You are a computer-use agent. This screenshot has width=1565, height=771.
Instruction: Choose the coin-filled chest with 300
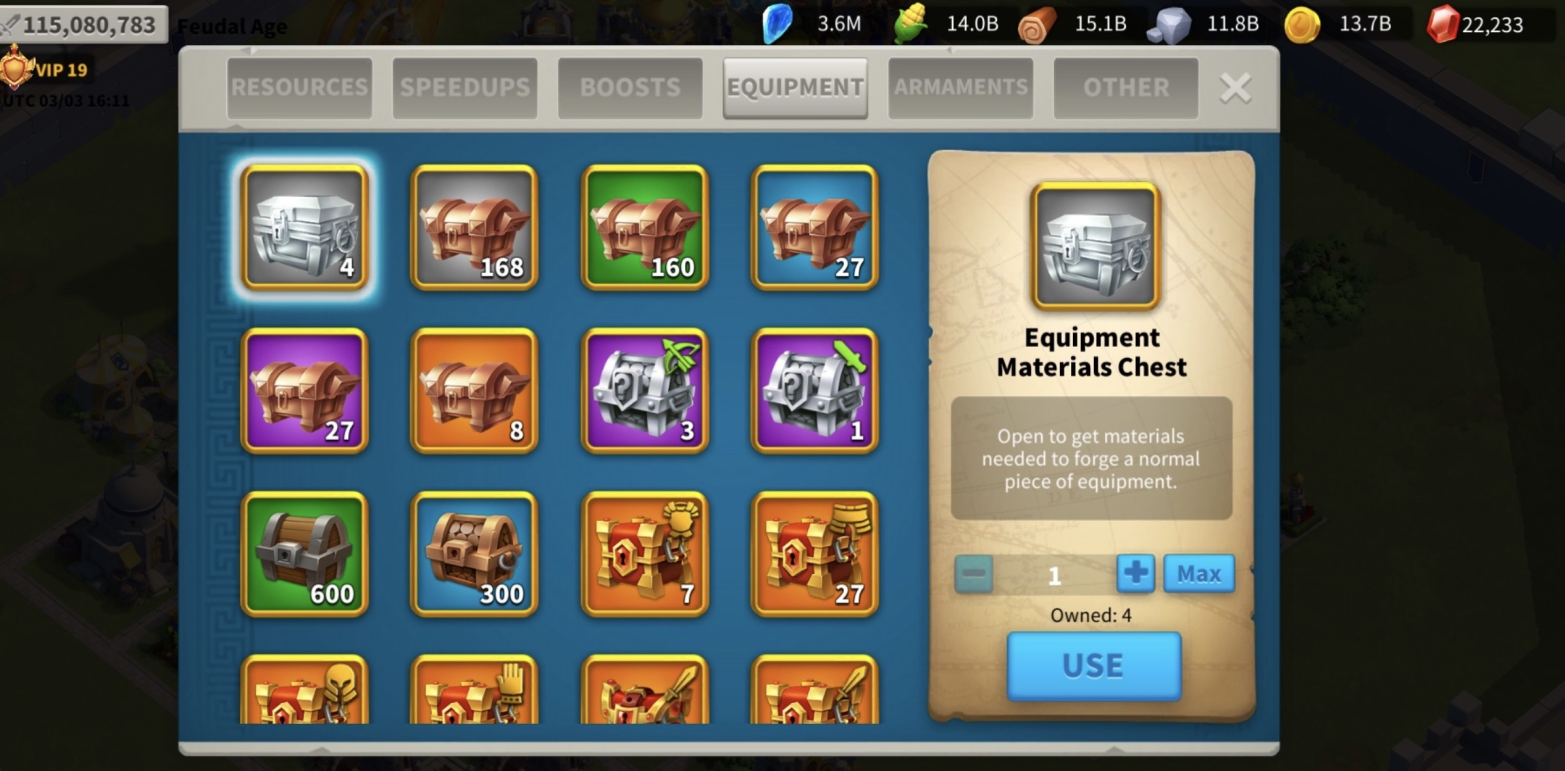[475, 554]
